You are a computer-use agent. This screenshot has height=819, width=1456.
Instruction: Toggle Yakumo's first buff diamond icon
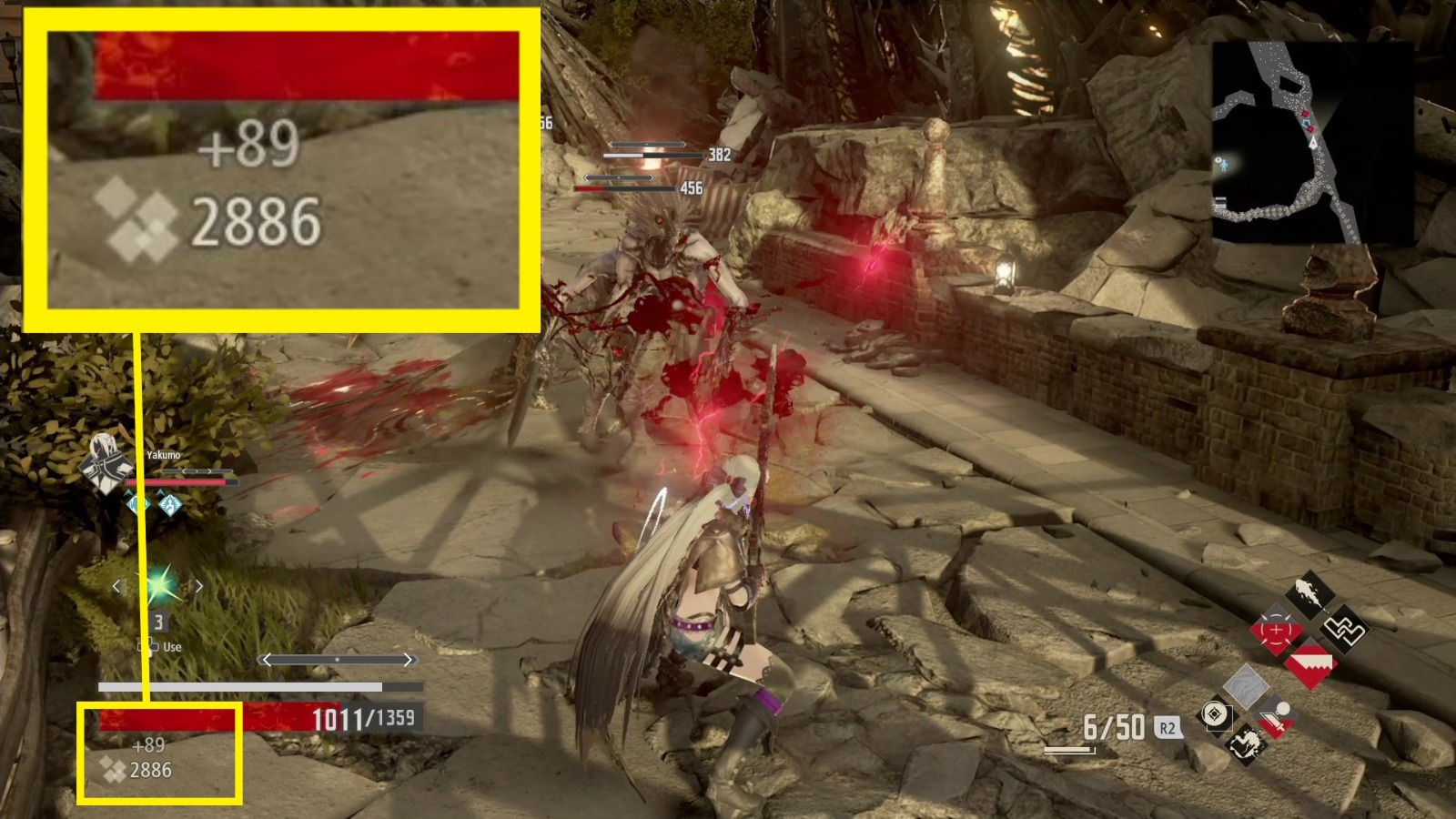pos(139,504)
